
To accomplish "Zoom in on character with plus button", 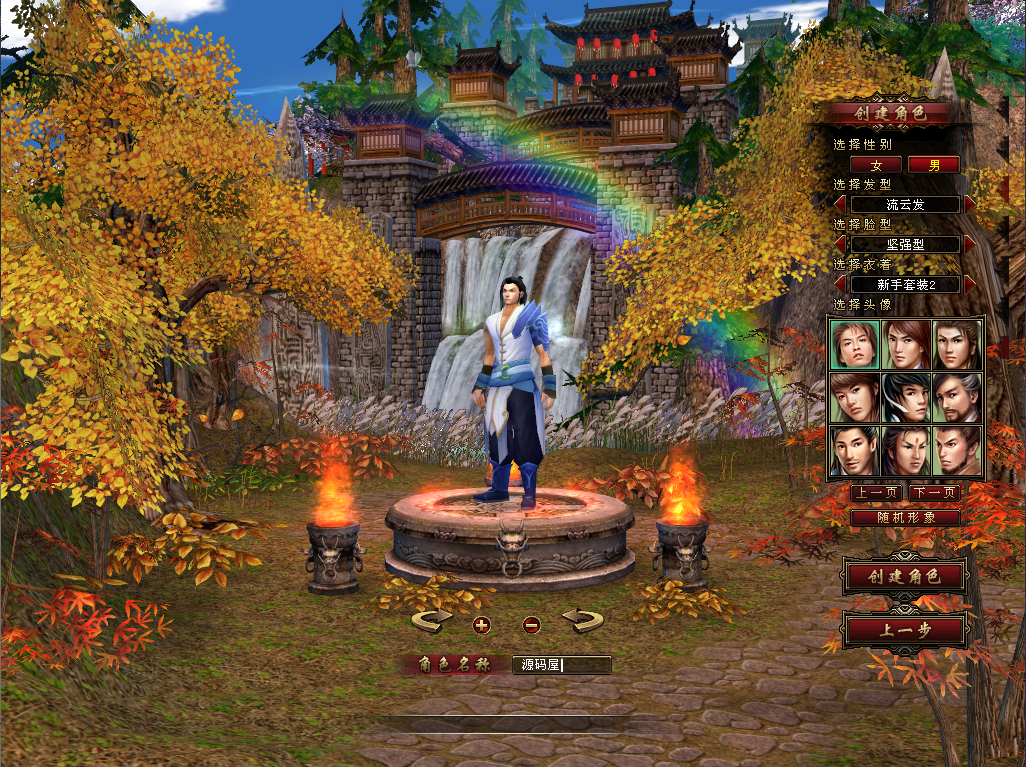I will [x=481, y=625].
